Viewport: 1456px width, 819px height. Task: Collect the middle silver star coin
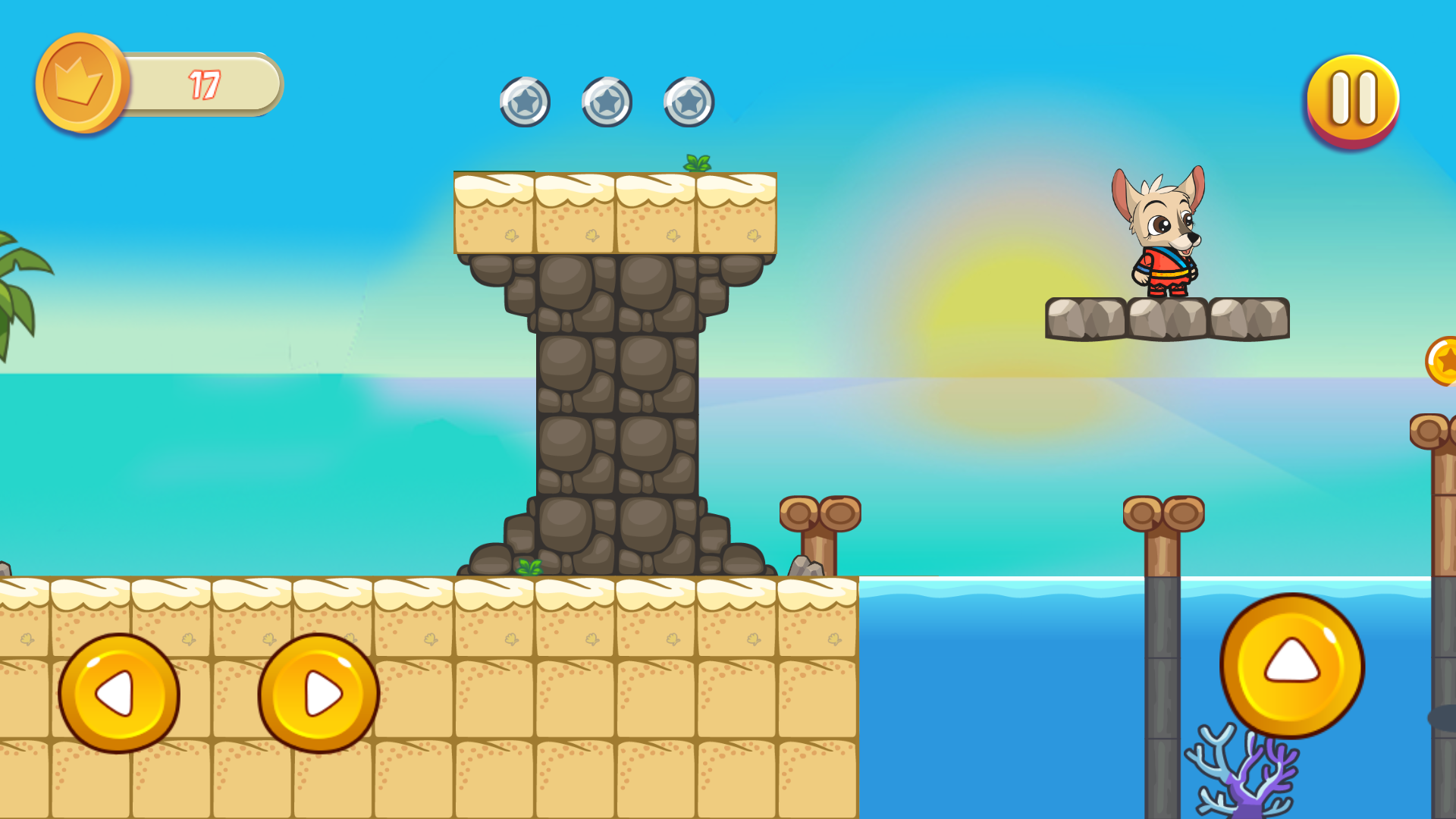click(607, 101)
